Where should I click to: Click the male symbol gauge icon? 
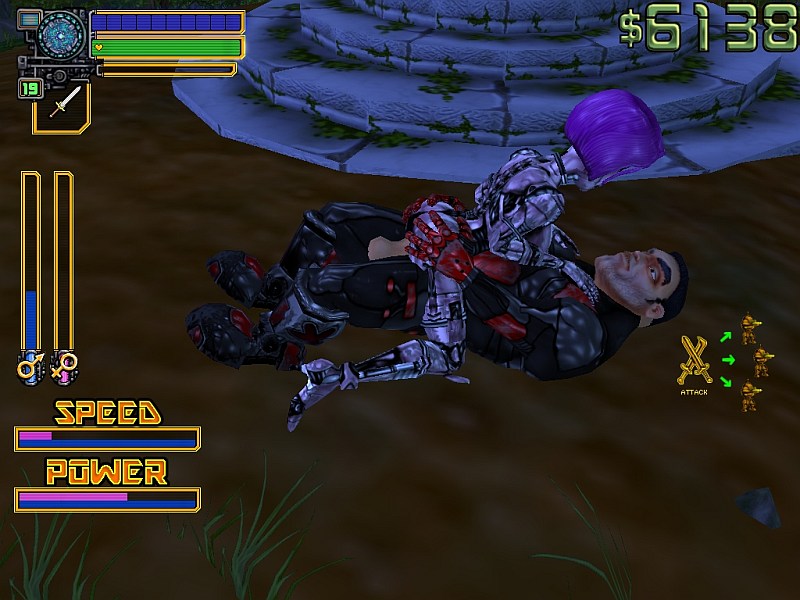click(28, 366)
